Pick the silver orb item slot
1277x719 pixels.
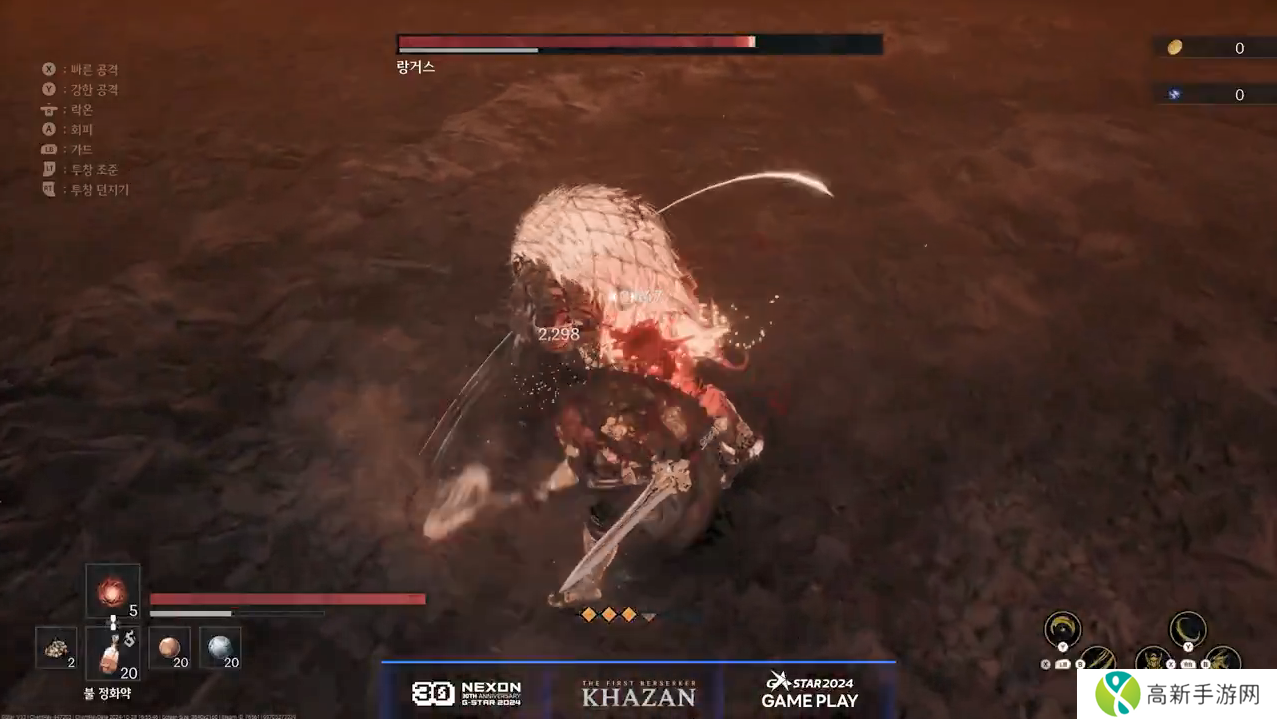220,648
